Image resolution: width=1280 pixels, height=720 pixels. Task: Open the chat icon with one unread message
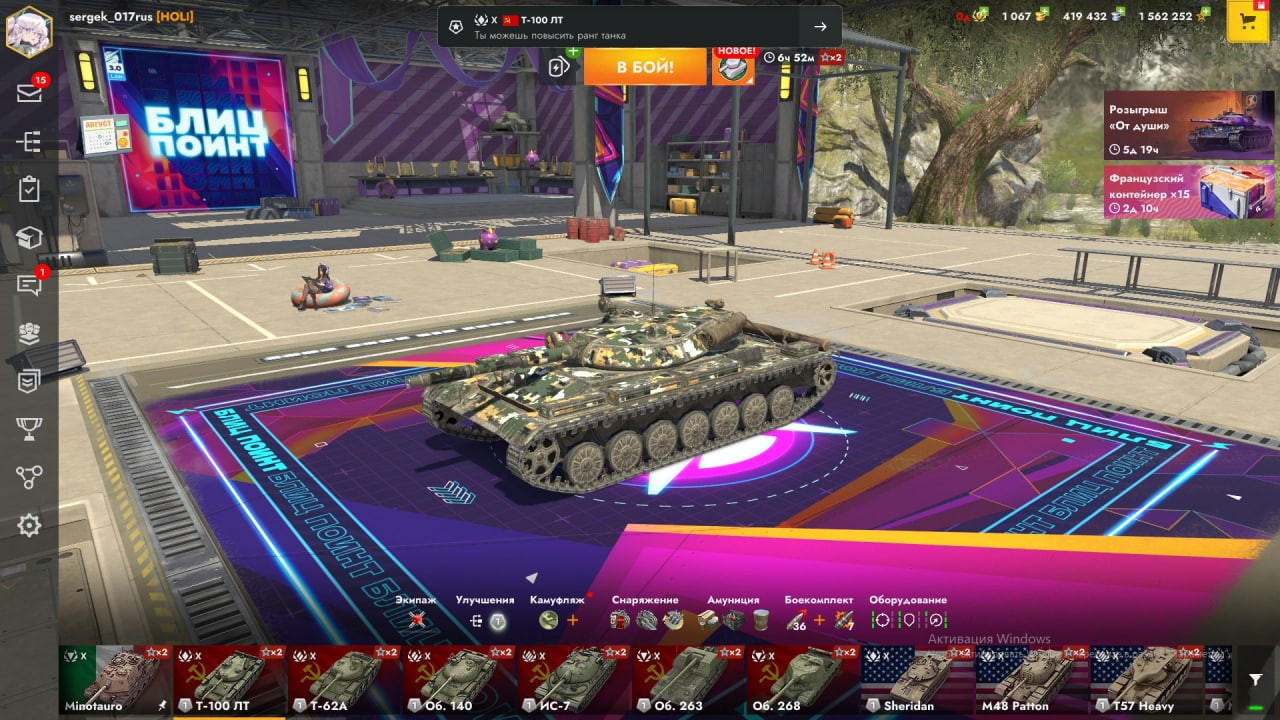point(29,286)
